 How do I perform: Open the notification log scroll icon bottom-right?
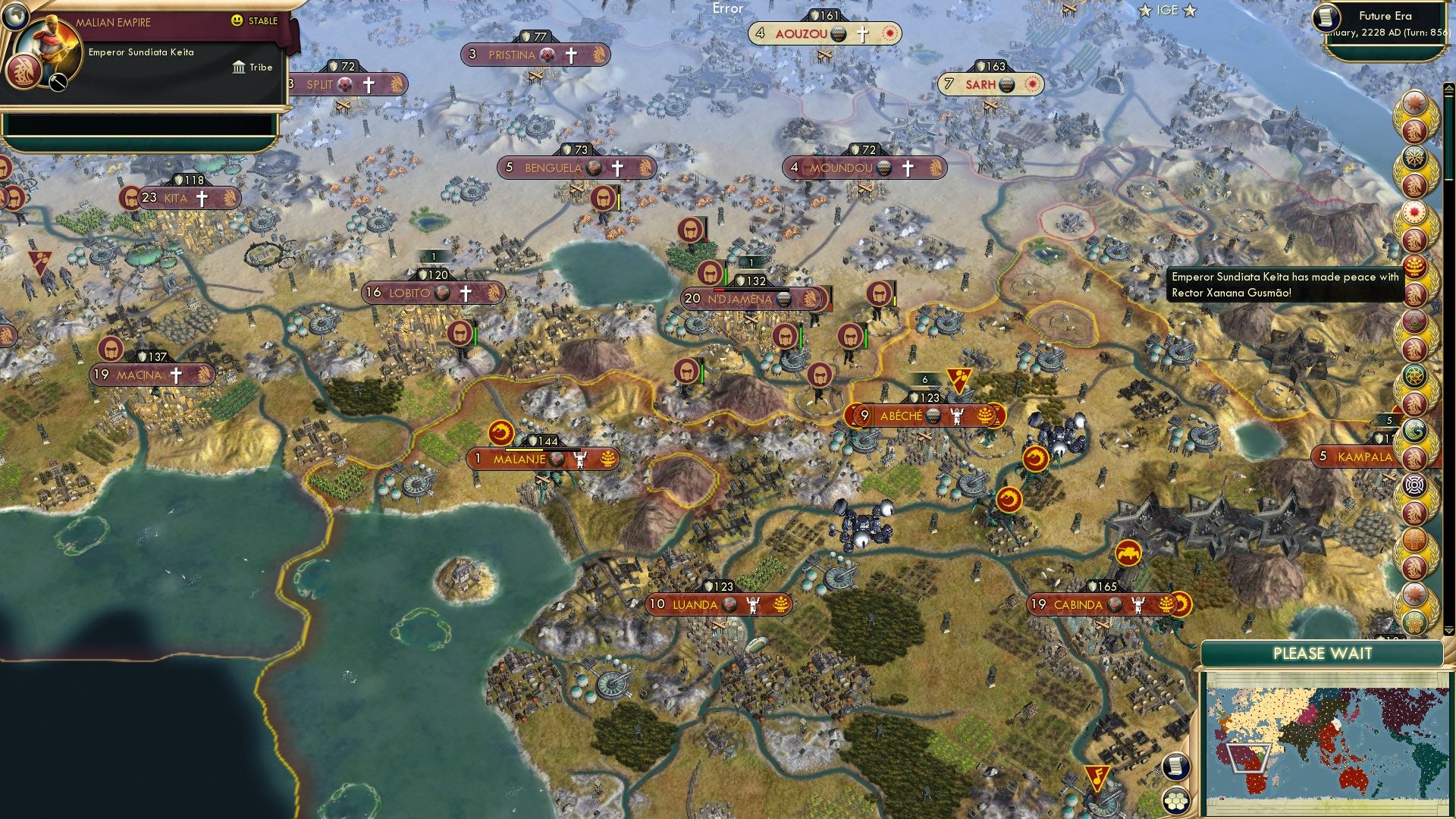(x=1175, y=766)
